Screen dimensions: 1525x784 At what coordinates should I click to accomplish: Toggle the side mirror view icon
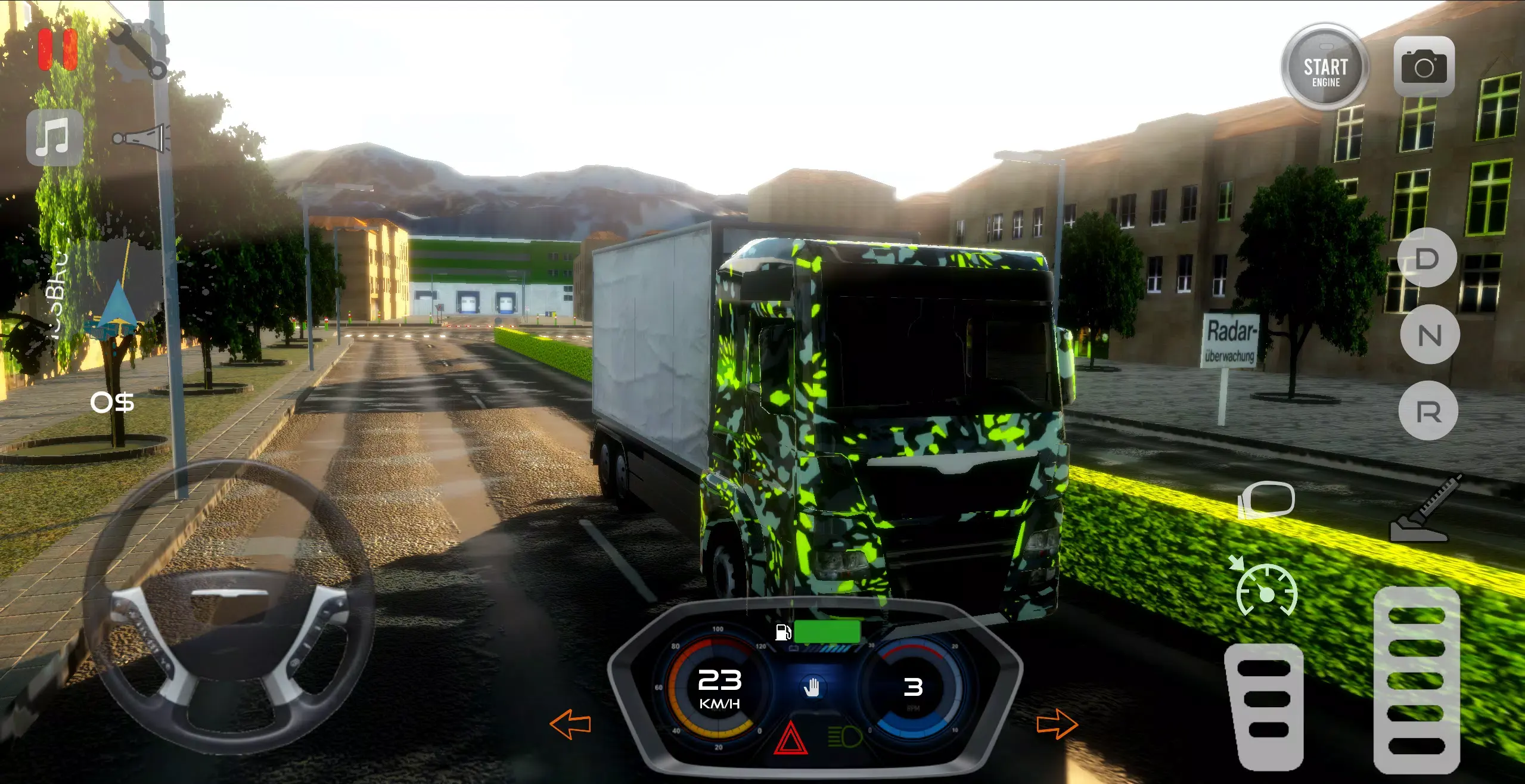pyautogui.click(x=1266, y=499)
